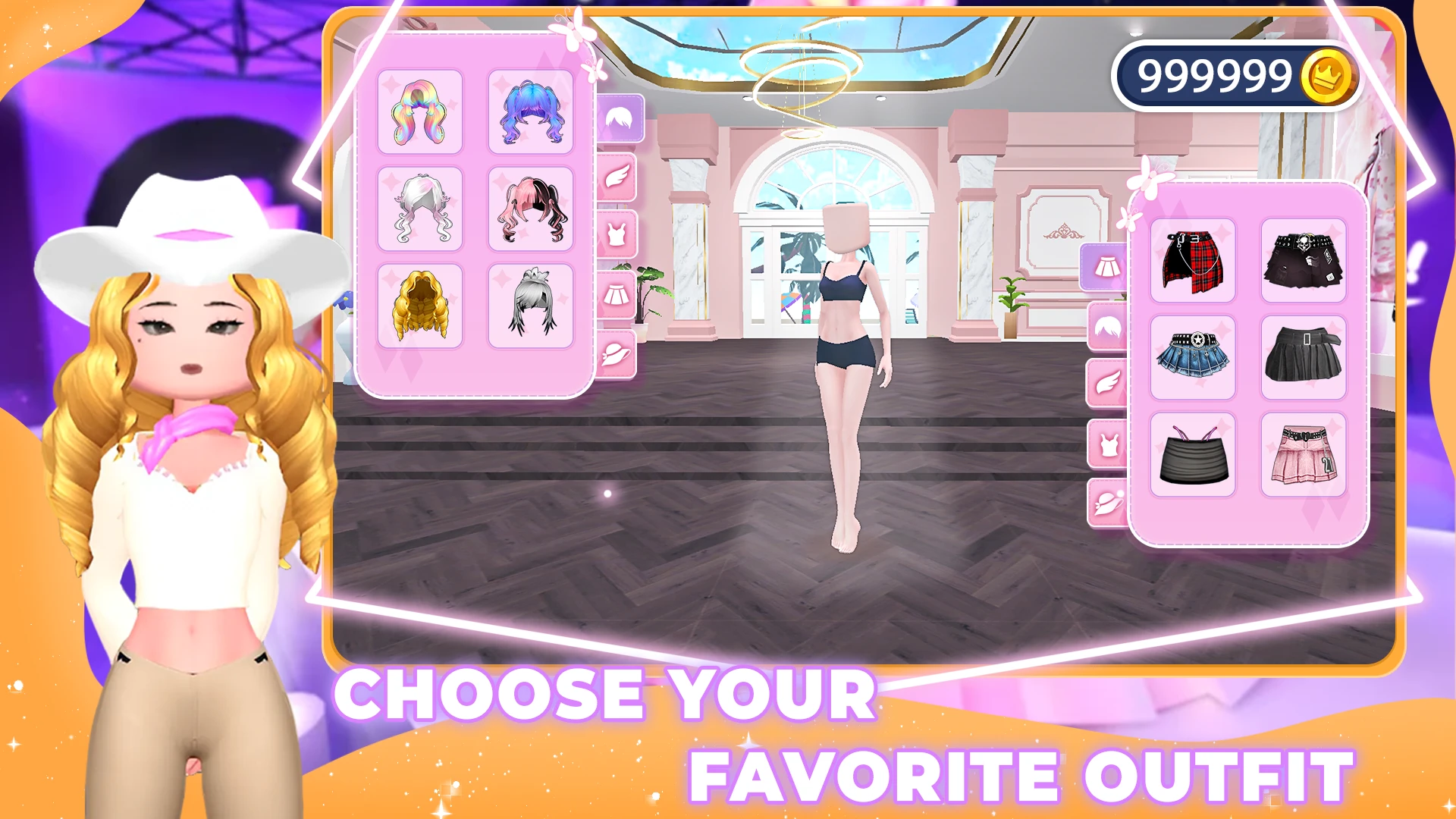Open the wings tab beside the skirt panel
Screen dimensions: 1456x819
click(1107, 384)
